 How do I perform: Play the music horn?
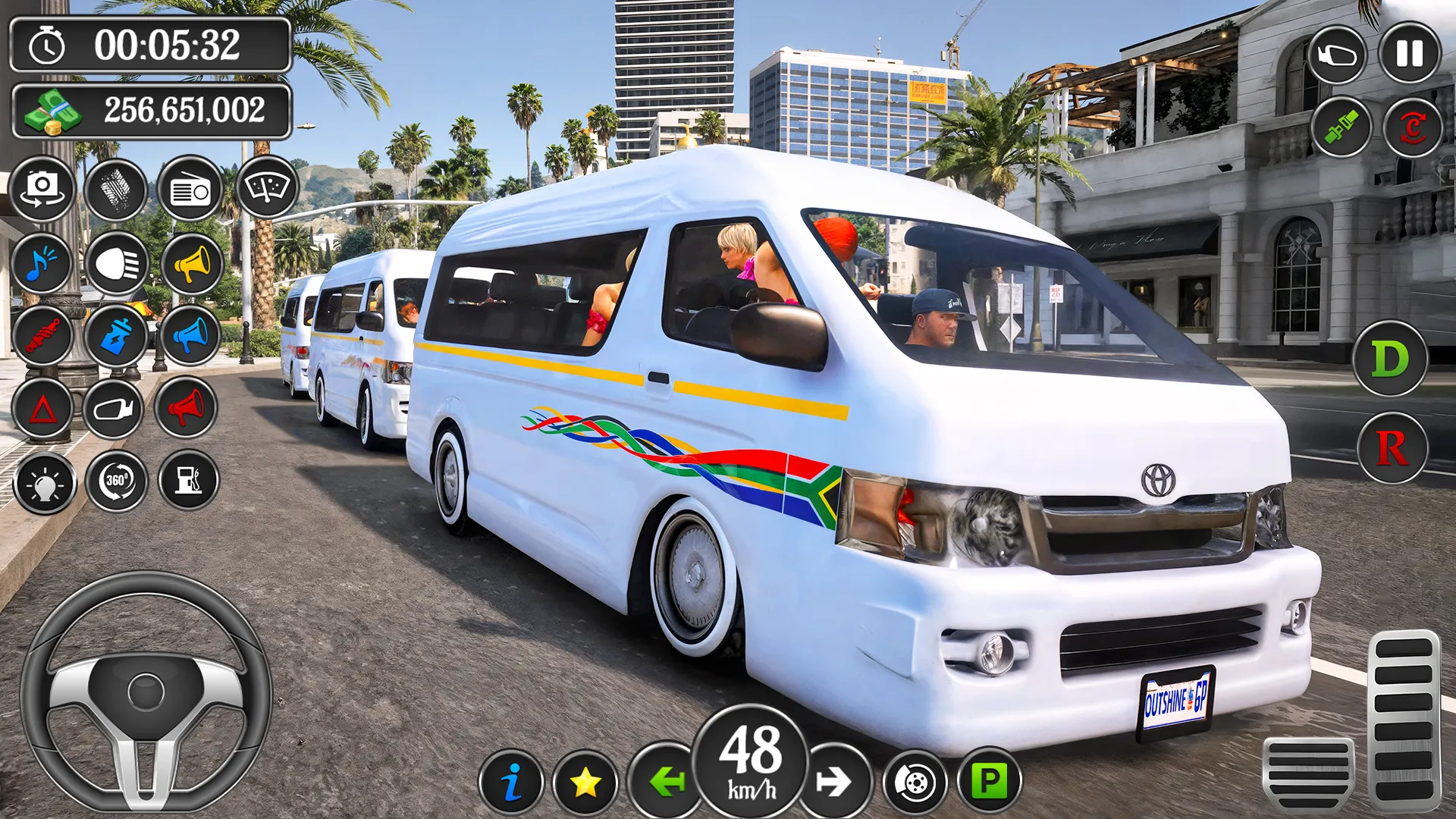(x=43, y=264)
